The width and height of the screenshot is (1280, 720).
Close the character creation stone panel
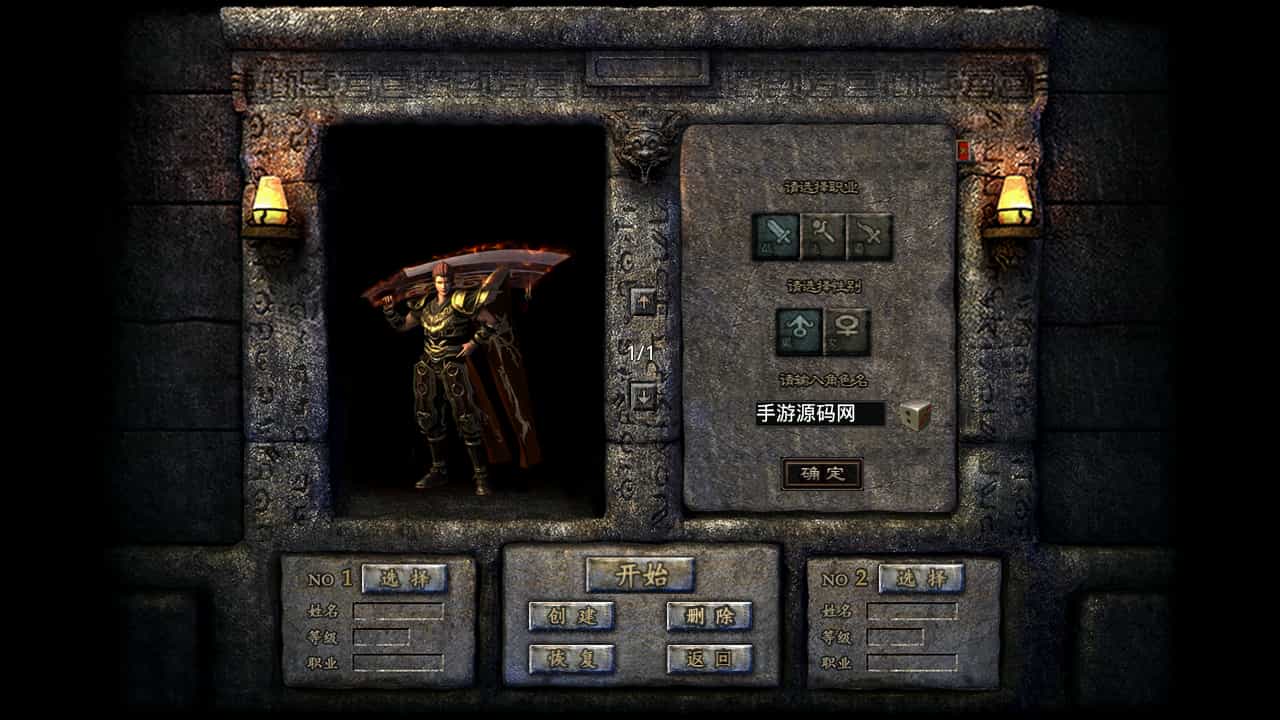point(964,151)
